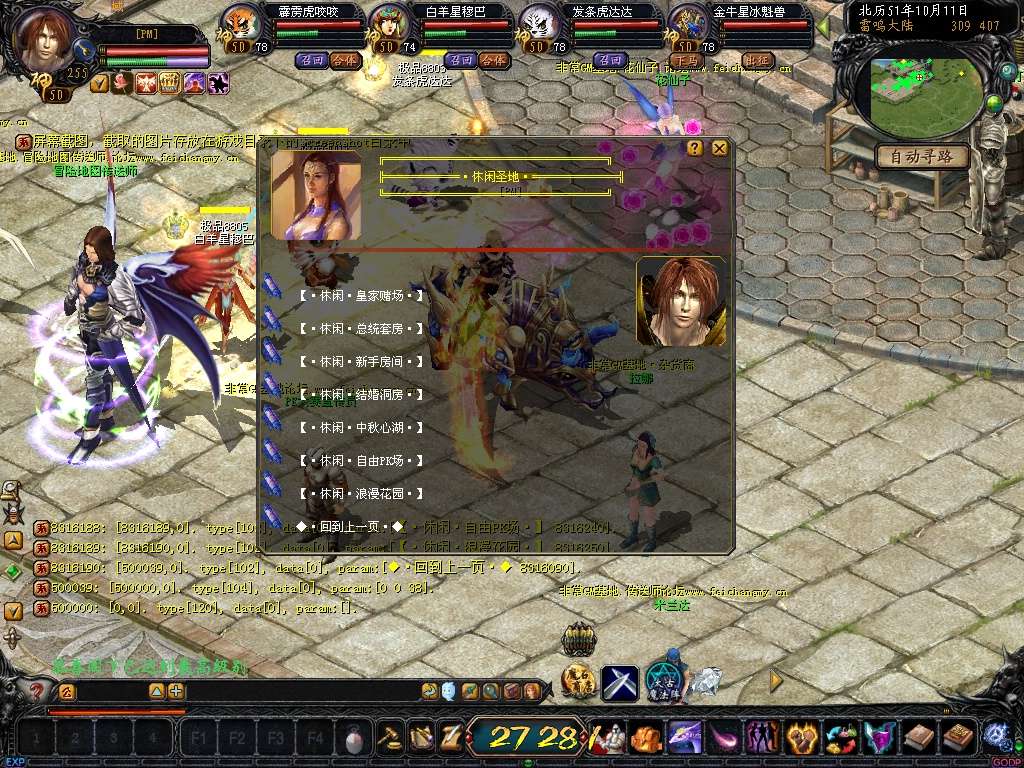
Task: Open the auction gavel icon in the toolbar
Action: click(390, 737)
